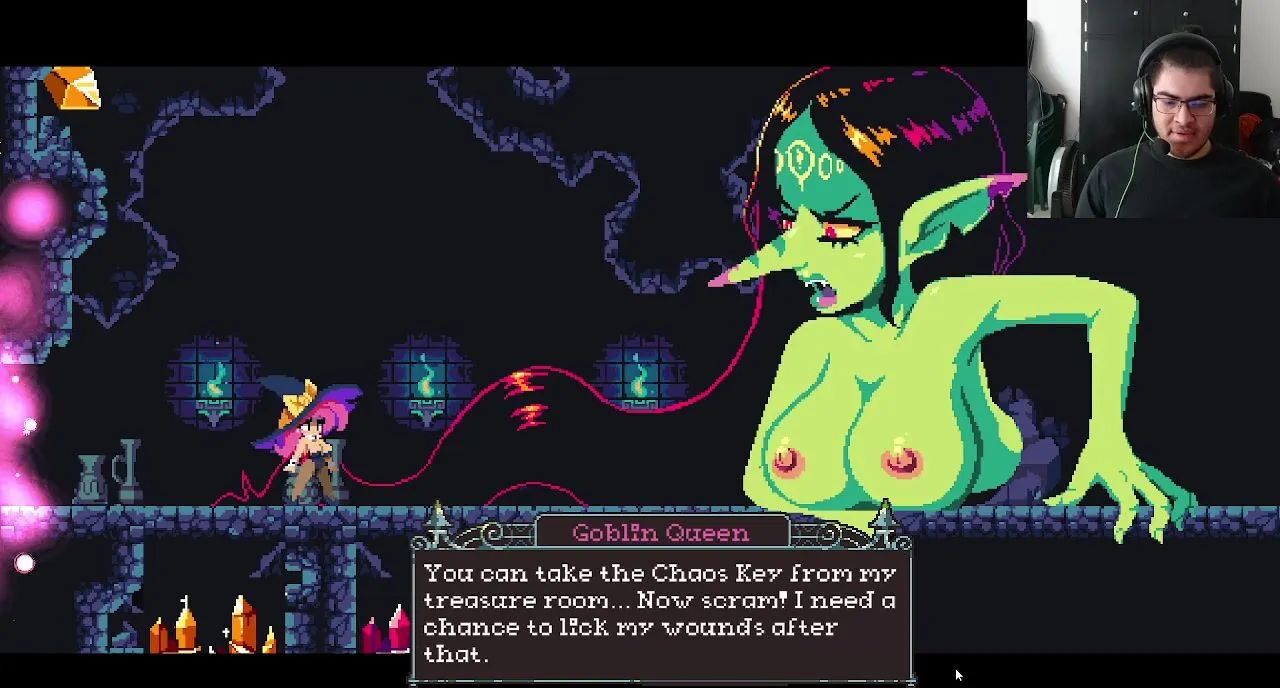
Task: Click the streamer webcam overlay
Action: 1153,108
